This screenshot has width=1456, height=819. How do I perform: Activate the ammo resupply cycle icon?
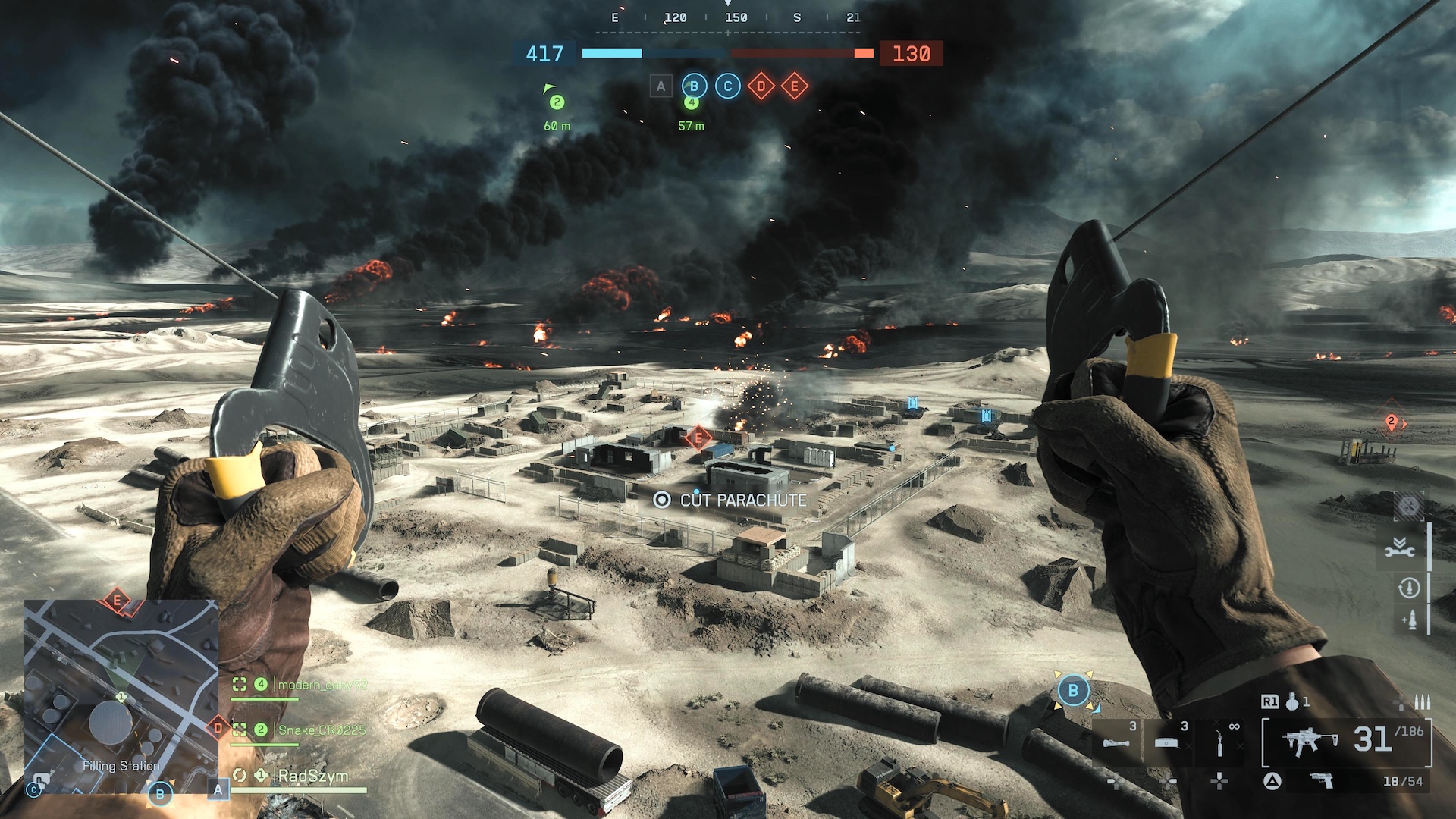[1408, 588]
